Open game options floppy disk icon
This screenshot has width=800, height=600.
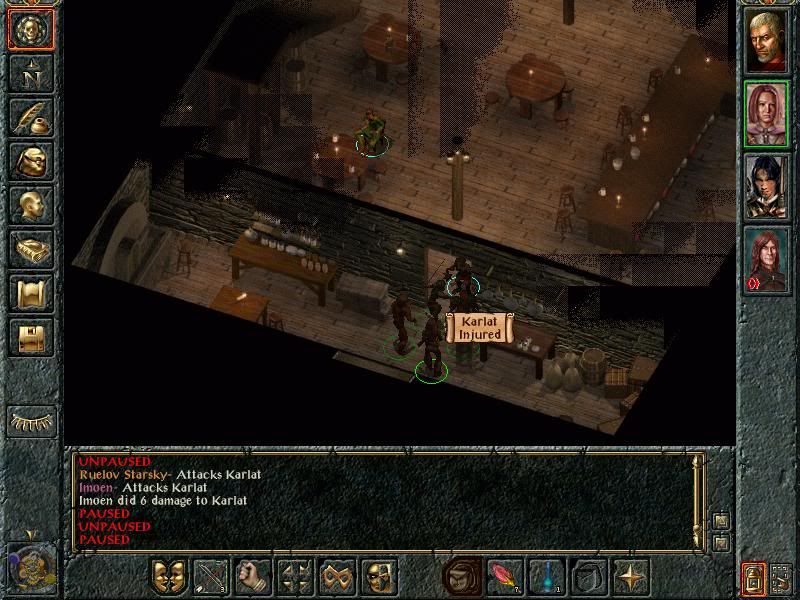31,337
